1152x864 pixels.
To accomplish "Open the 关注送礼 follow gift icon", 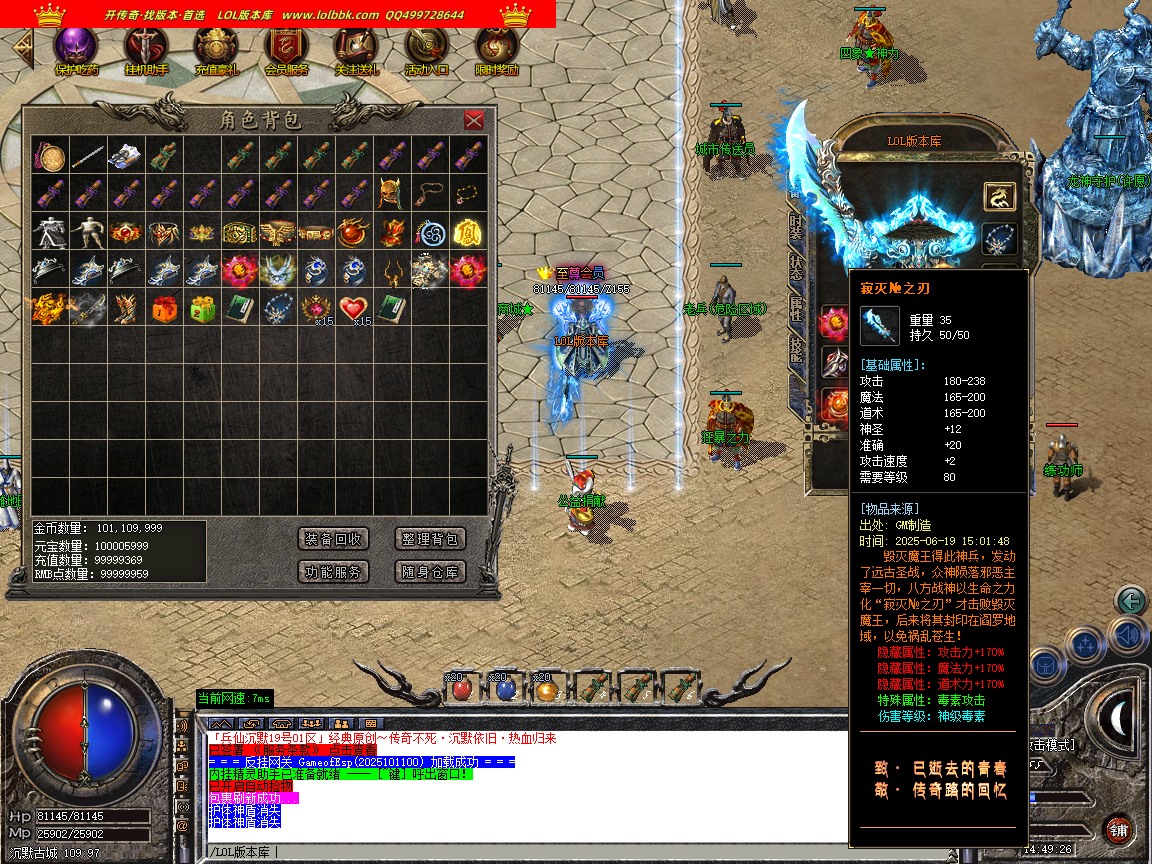I will pos(356,48).
